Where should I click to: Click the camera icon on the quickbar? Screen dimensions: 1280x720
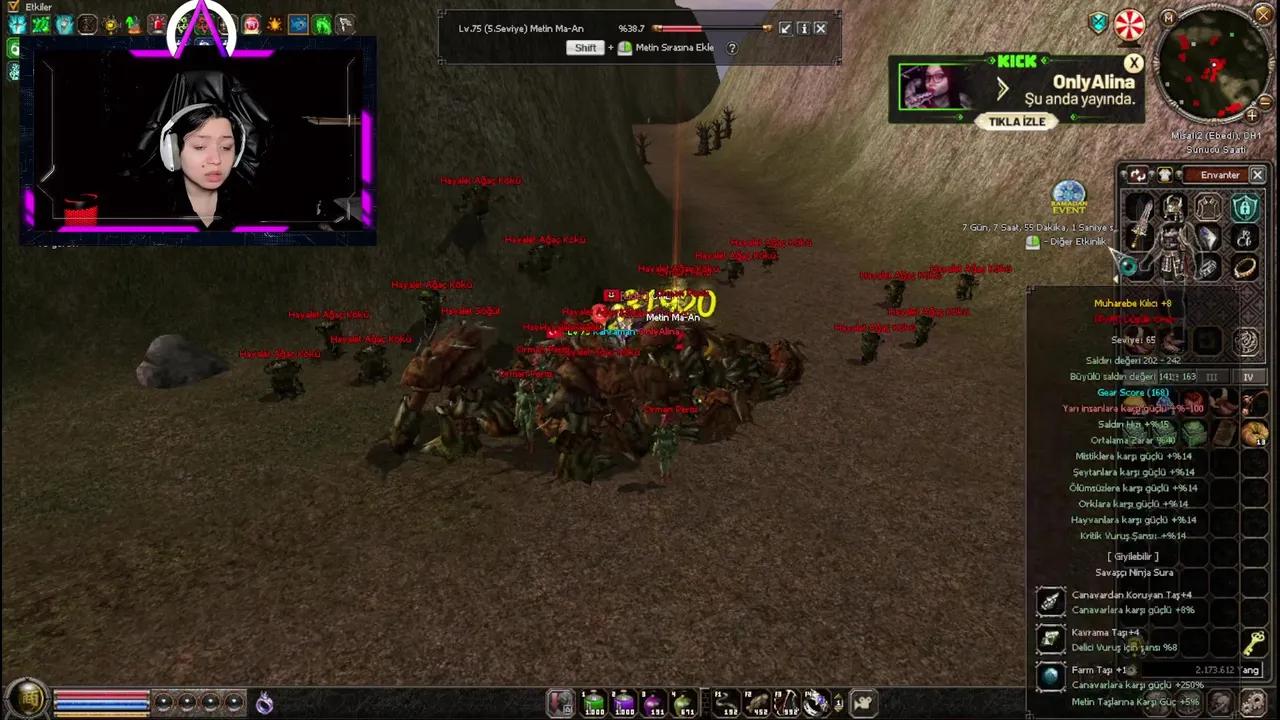point(863,701)
